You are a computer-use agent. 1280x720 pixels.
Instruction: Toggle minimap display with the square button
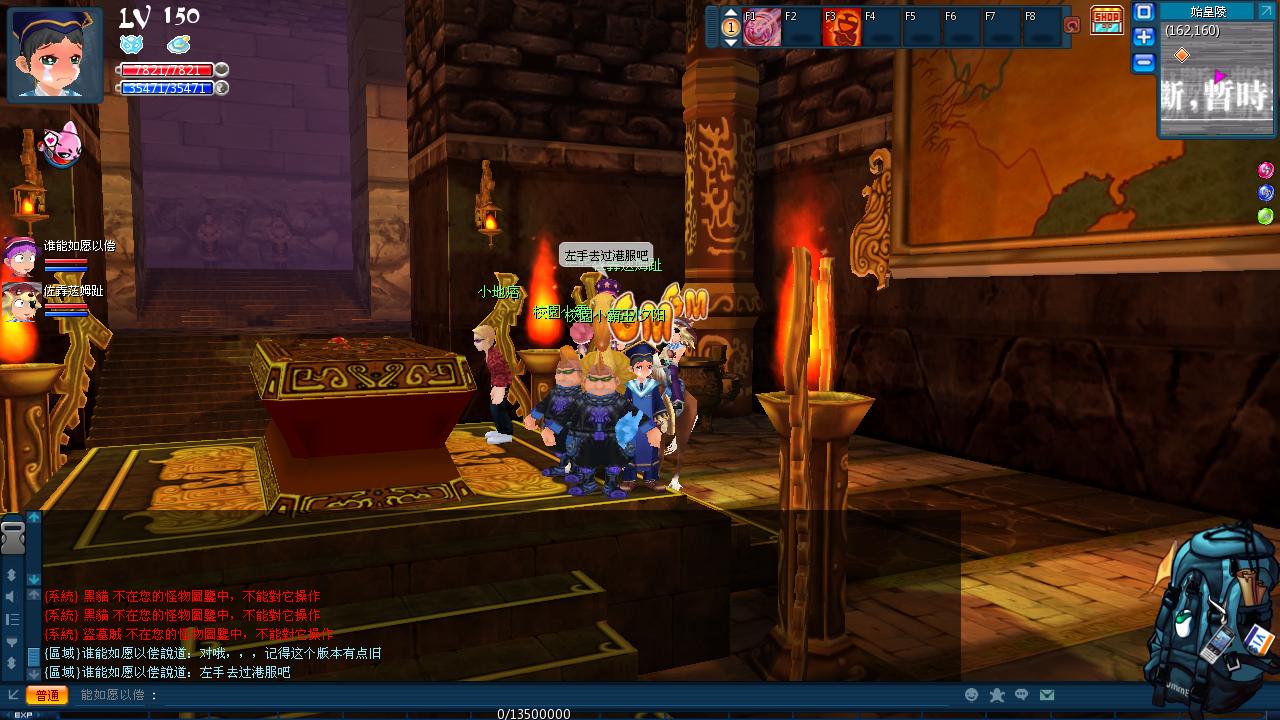pos(1144,12)
